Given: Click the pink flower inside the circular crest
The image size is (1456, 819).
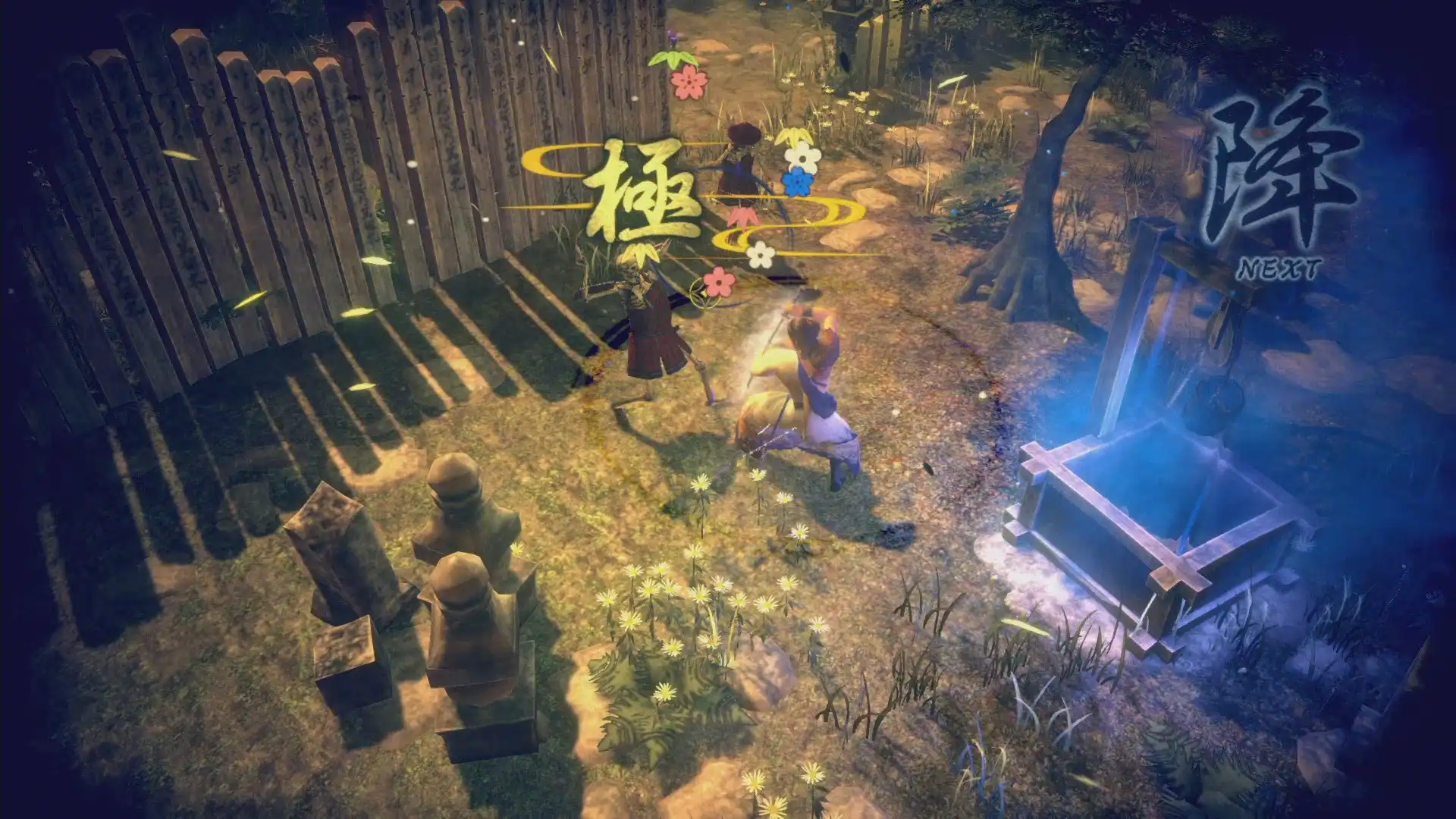Looking at the screenshot, I should tap(718, 281).
